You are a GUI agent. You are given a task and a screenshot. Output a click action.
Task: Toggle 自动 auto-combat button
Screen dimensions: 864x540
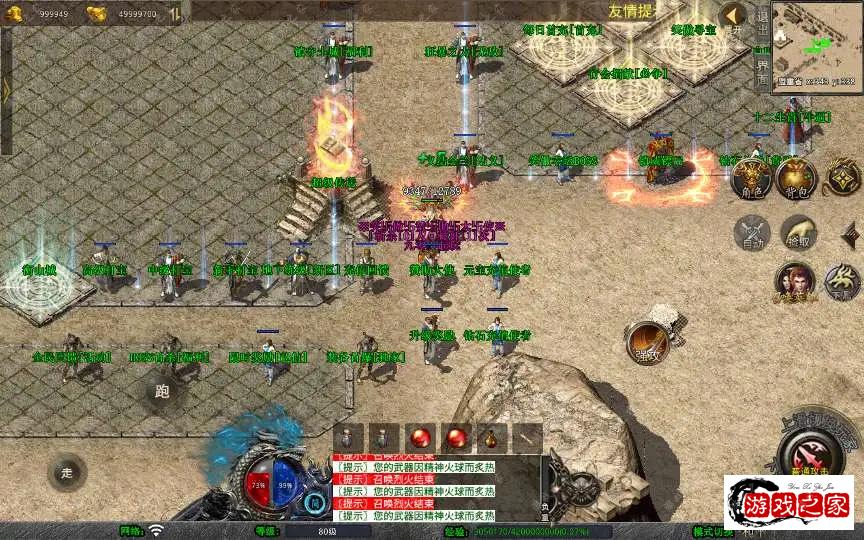751,233
